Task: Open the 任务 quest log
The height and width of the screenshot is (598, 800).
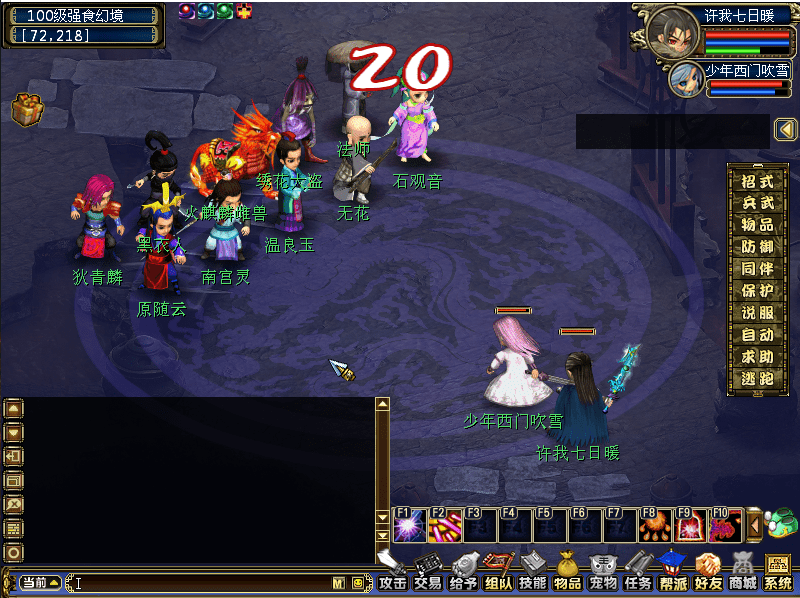Action: 637,571
